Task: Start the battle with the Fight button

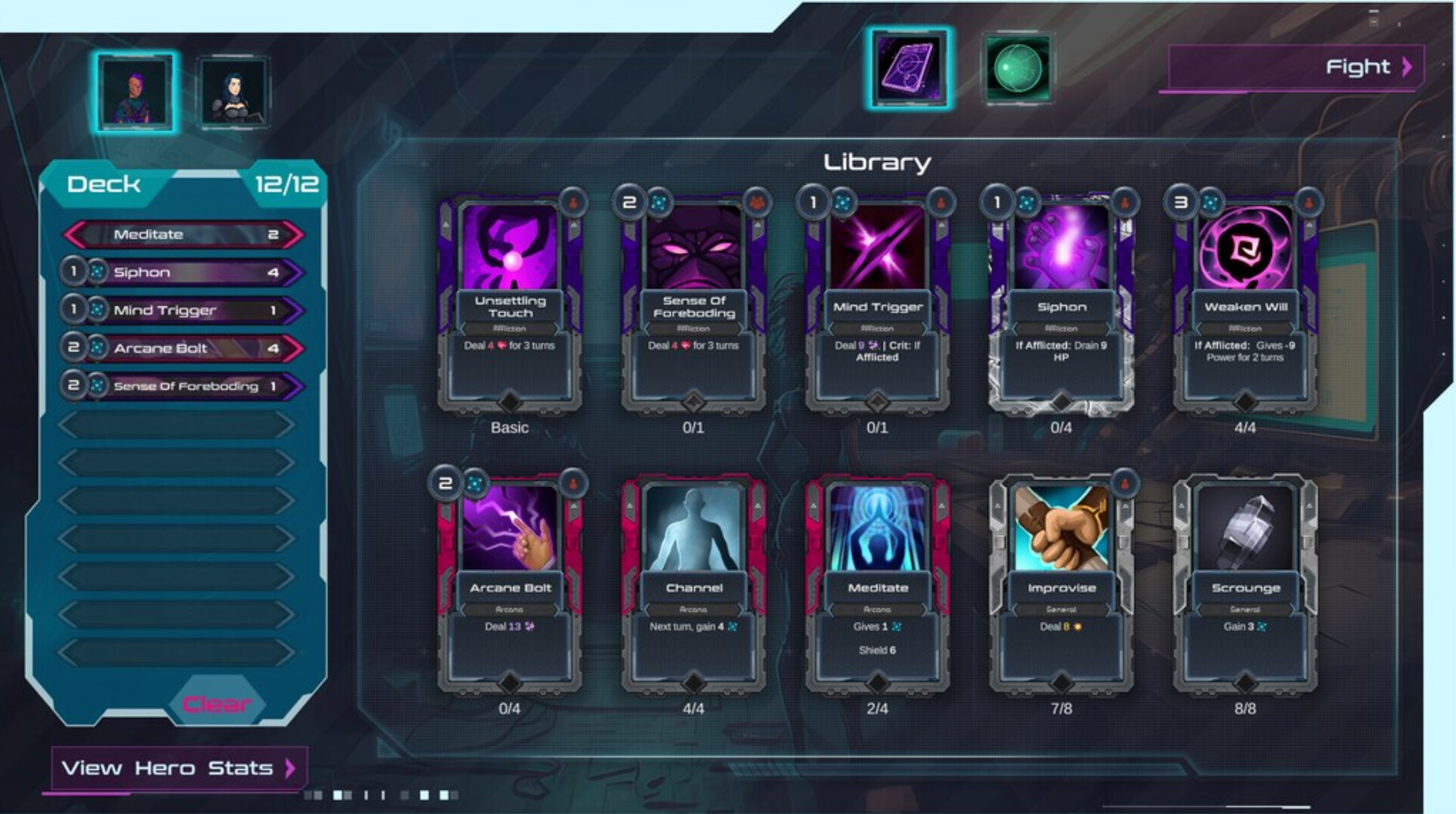Action: tap(1295, 68)
